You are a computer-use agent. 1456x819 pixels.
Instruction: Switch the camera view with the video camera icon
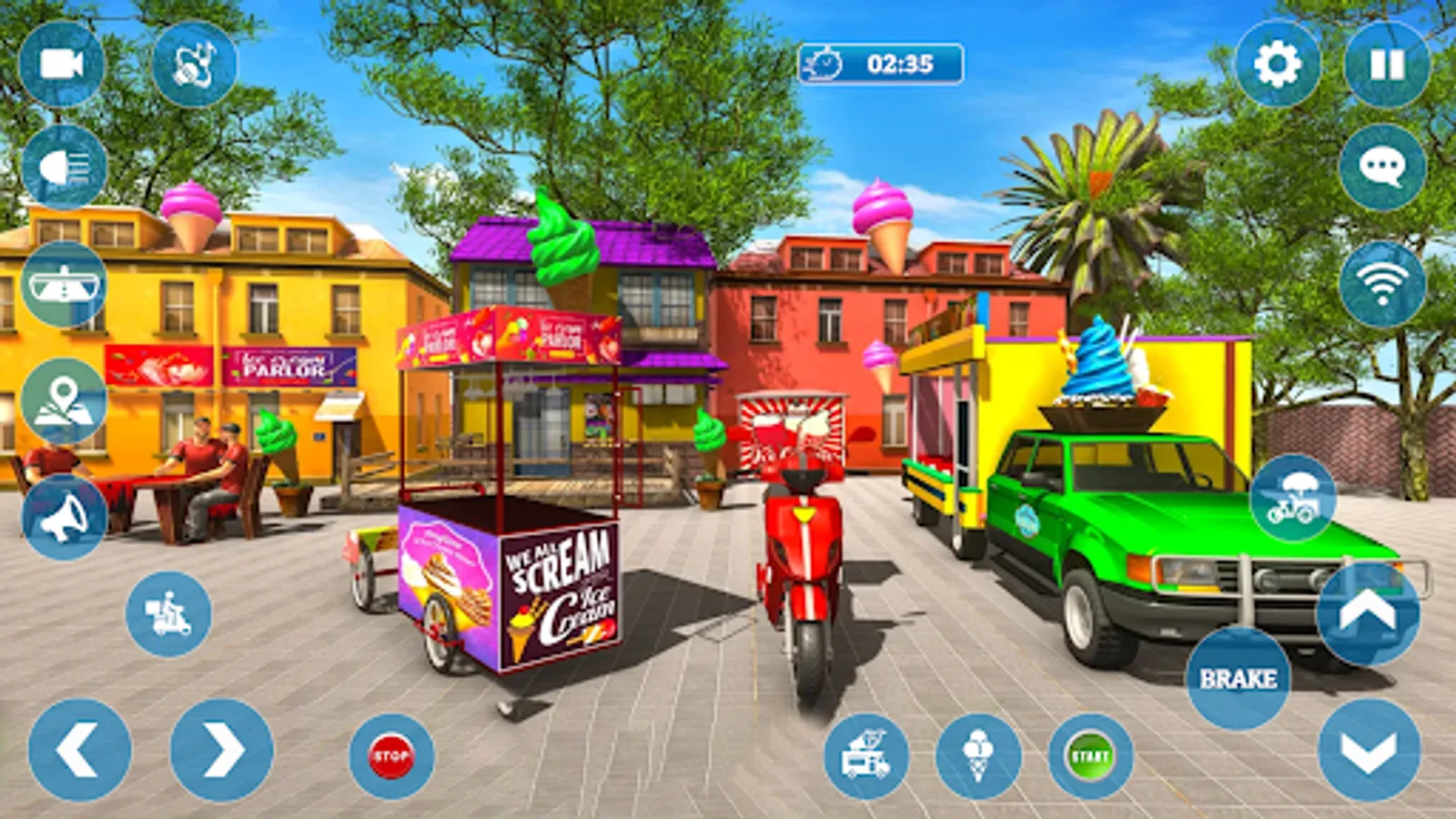(62, 65)
